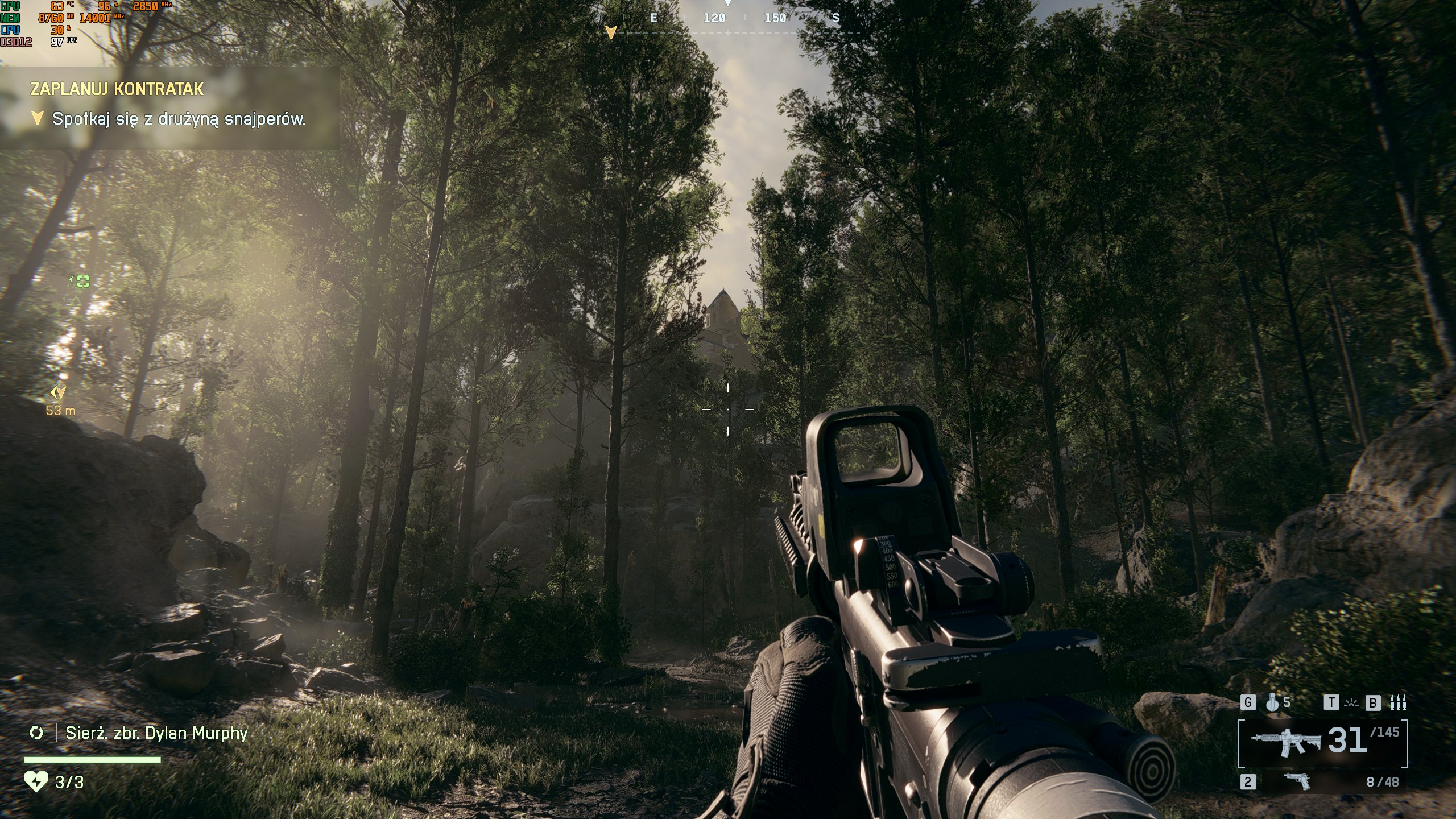Click the compass heading bar
This screenshot has width=1456, height=819.
pyautogui.click(x=728, y=18)
